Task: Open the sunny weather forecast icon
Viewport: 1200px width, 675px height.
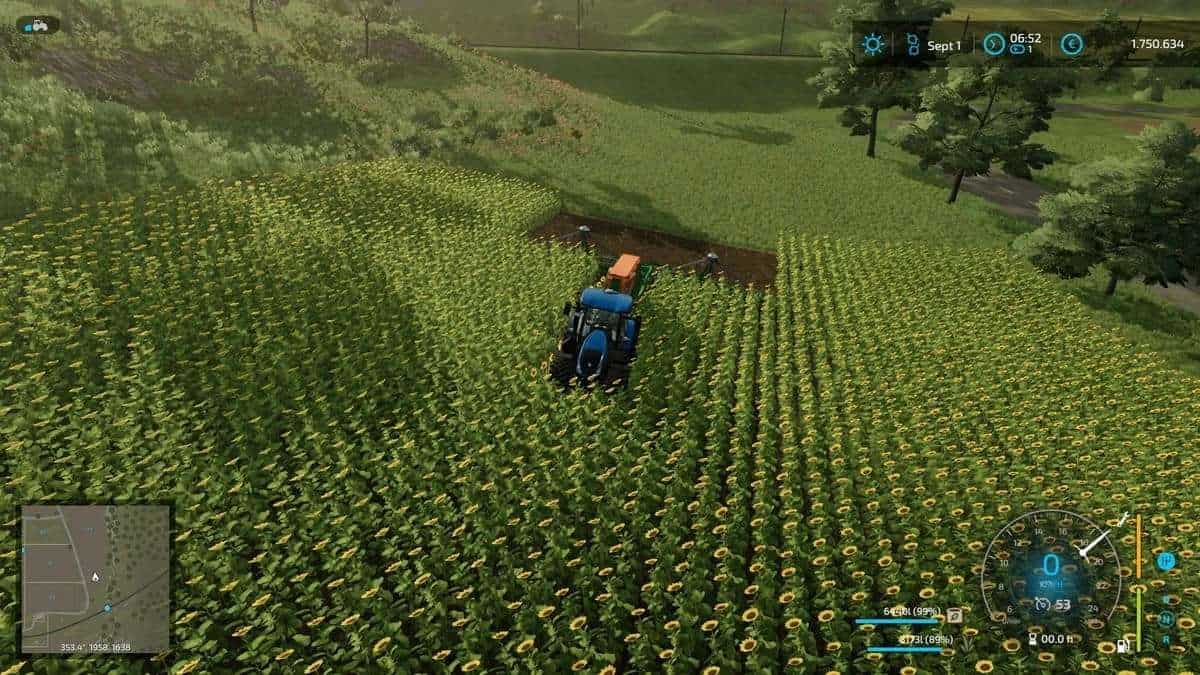Action: pos(873,44)
